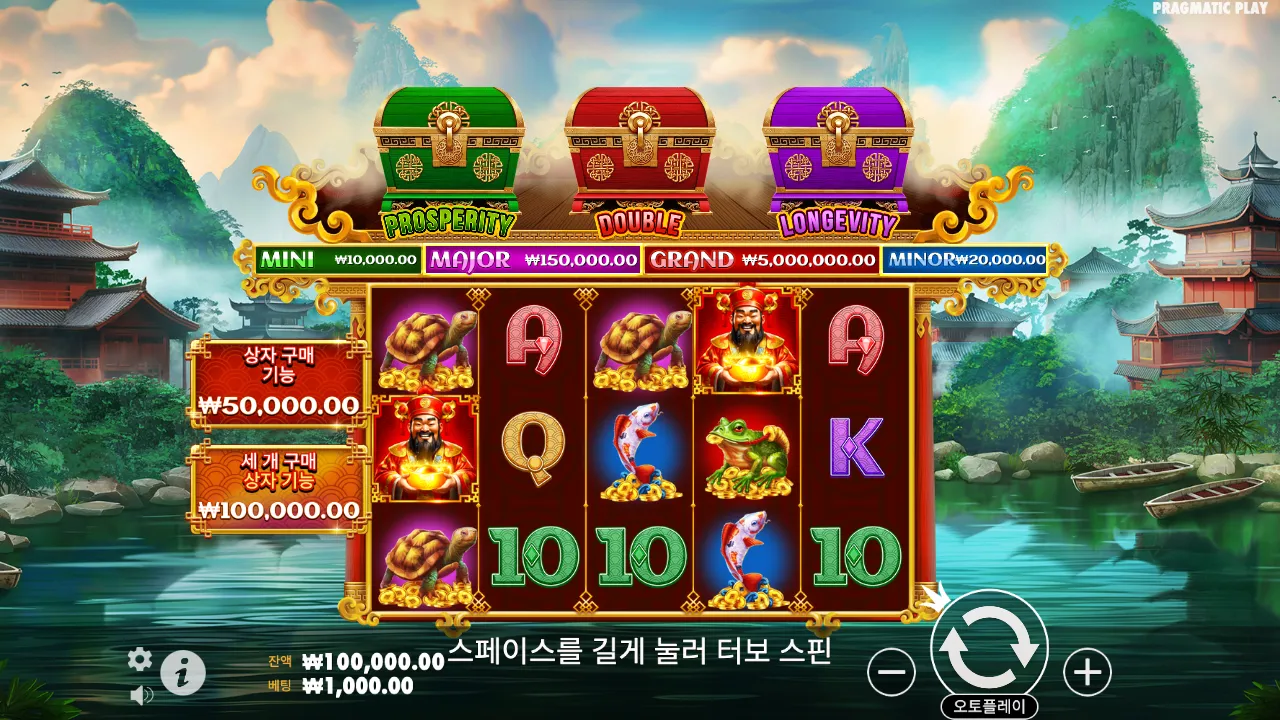
Task: Select the MINI ₩10,000.00 jackpot label
Action: tap(337, 262)
